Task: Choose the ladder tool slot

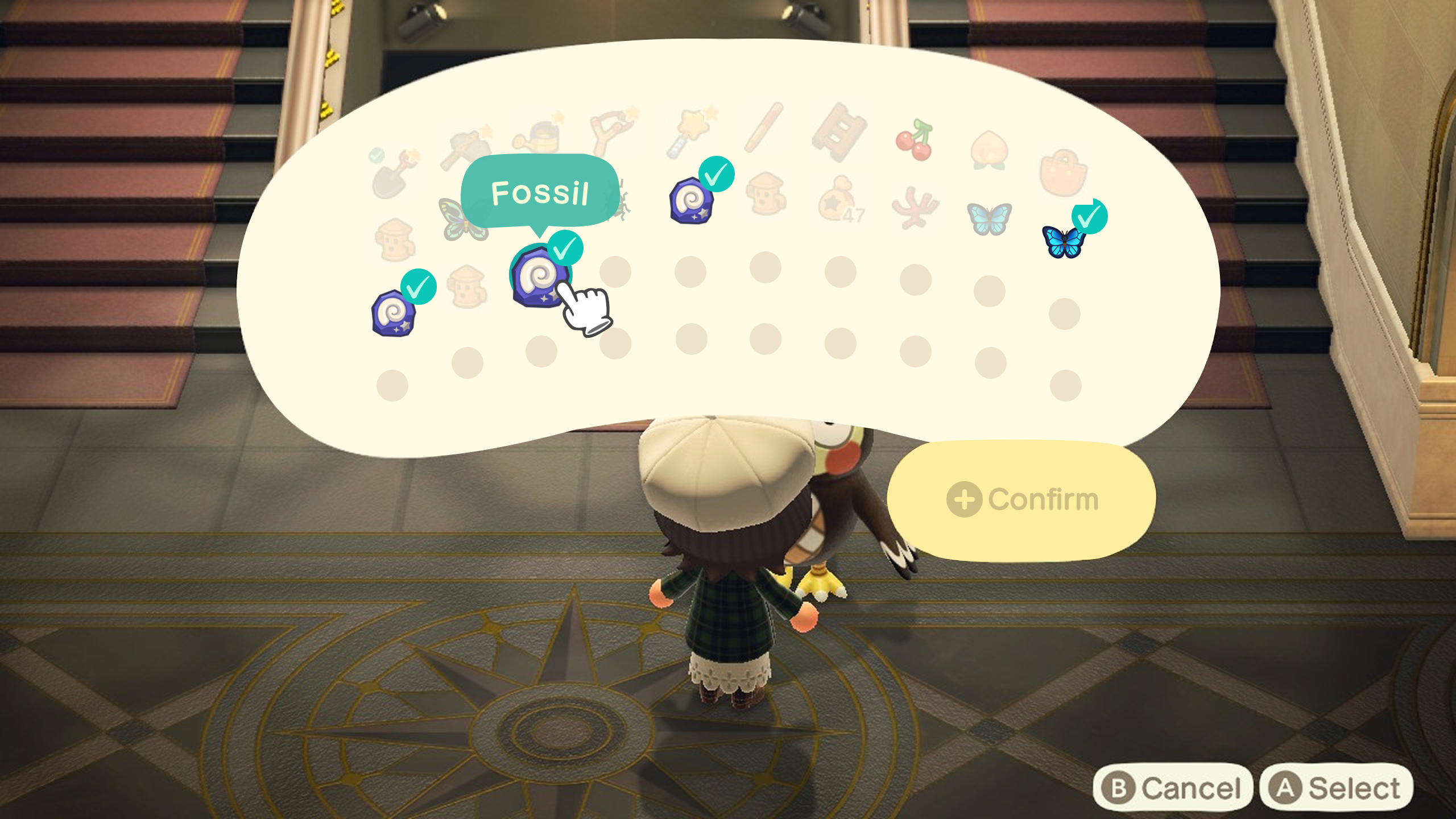Action: (x=839, y=133)
